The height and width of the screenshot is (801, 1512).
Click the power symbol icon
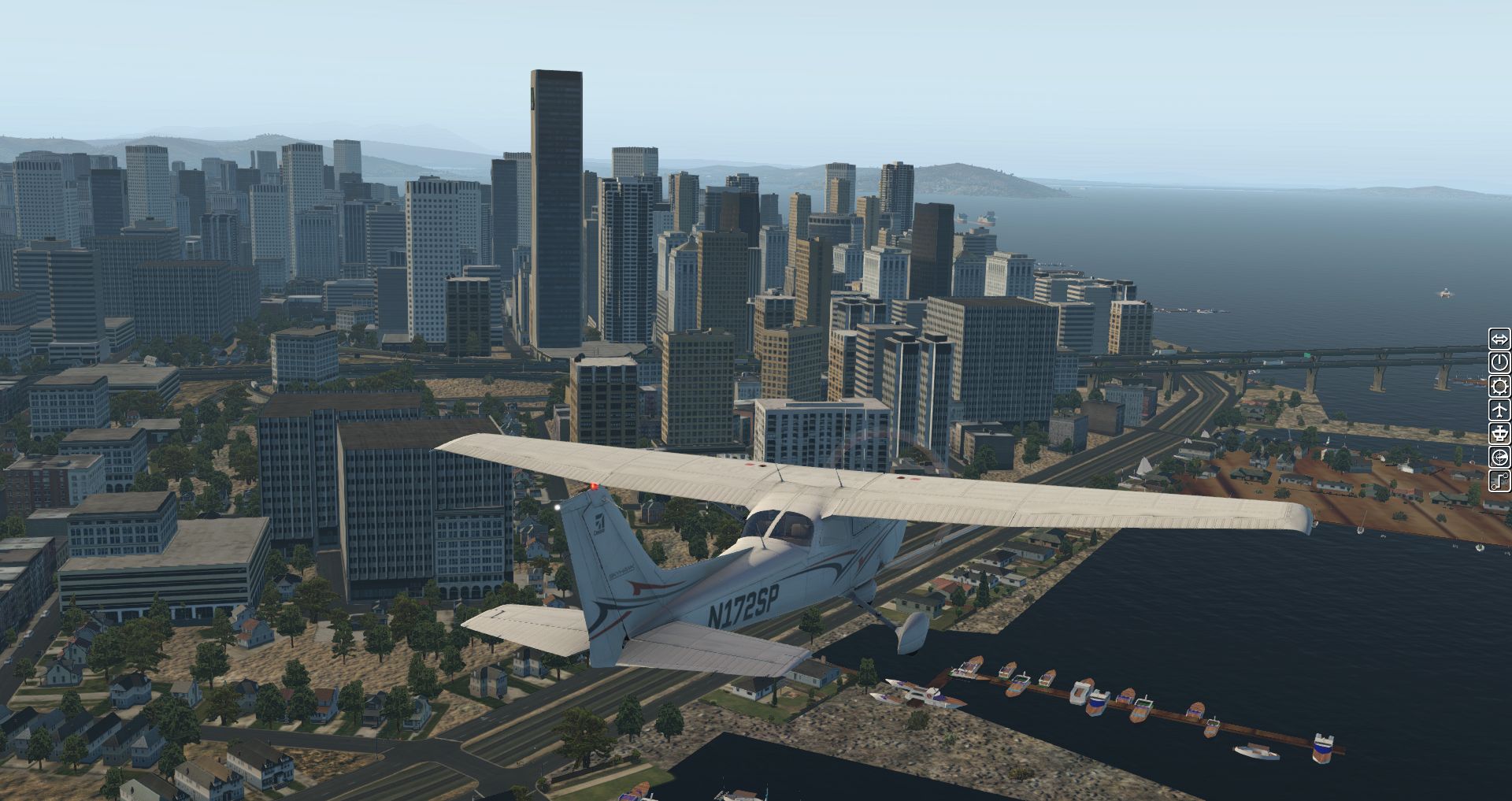(1499, 362)
